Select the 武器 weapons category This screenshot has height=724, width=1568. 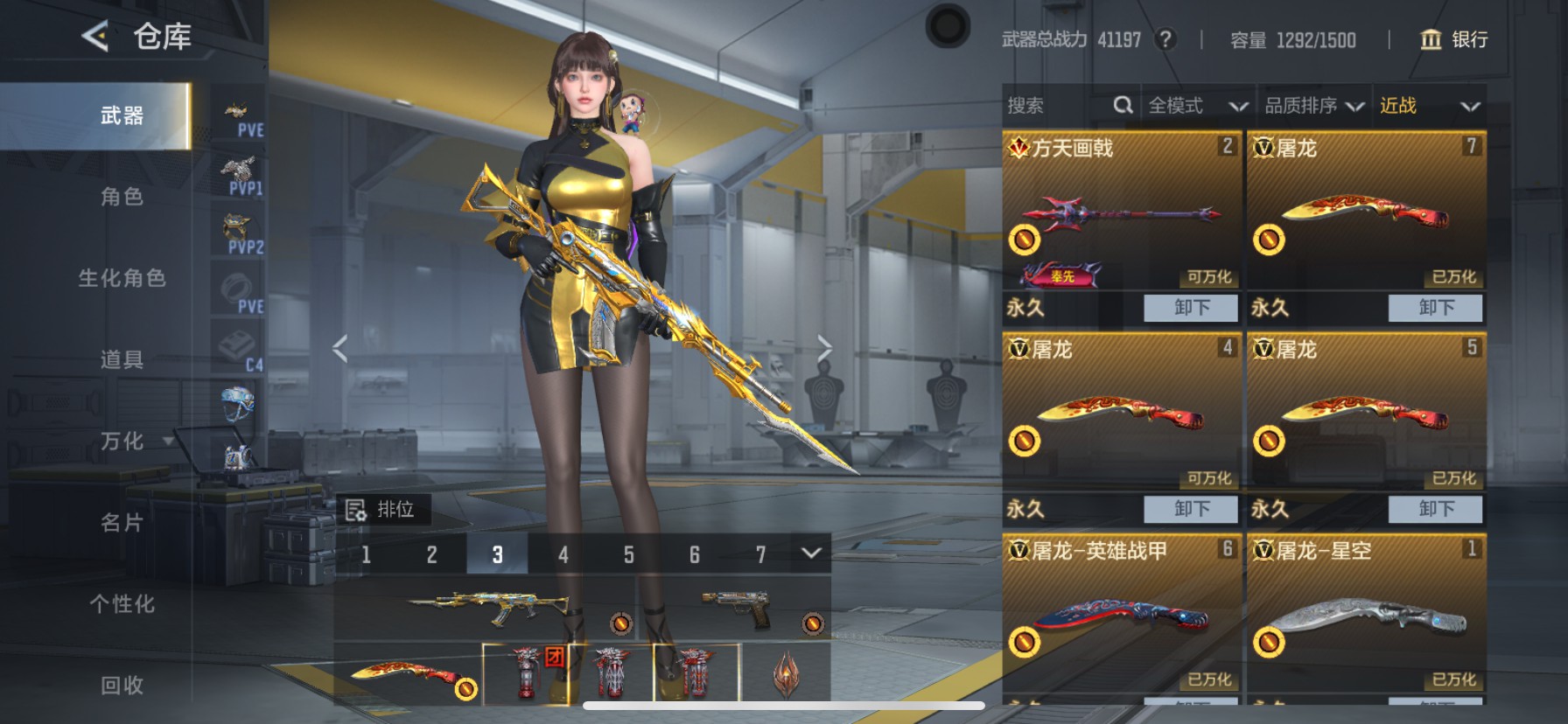click(121, 115)
